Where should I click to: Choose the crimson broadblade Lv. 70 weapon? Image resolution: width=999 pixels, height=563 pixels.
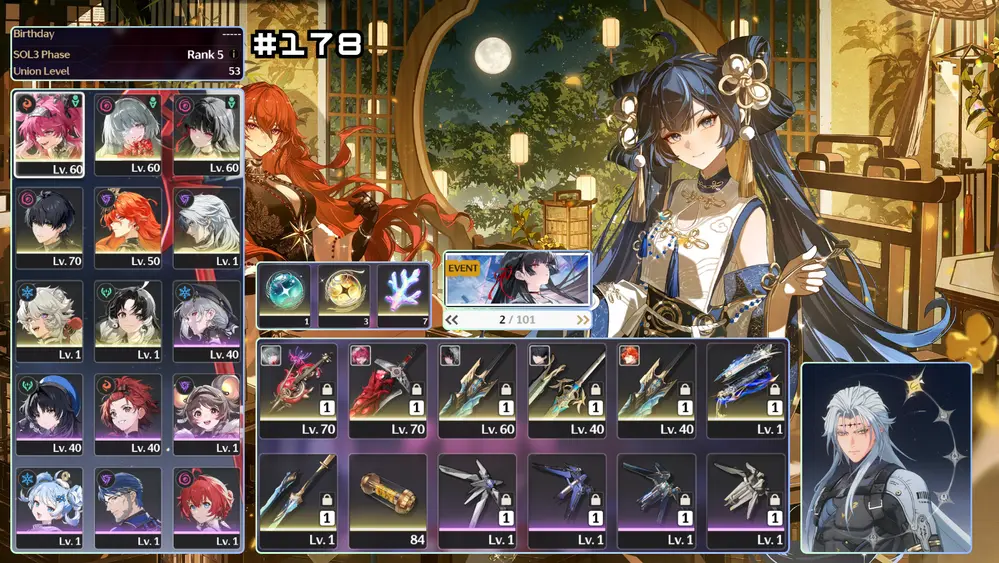[x=387, y=390]
